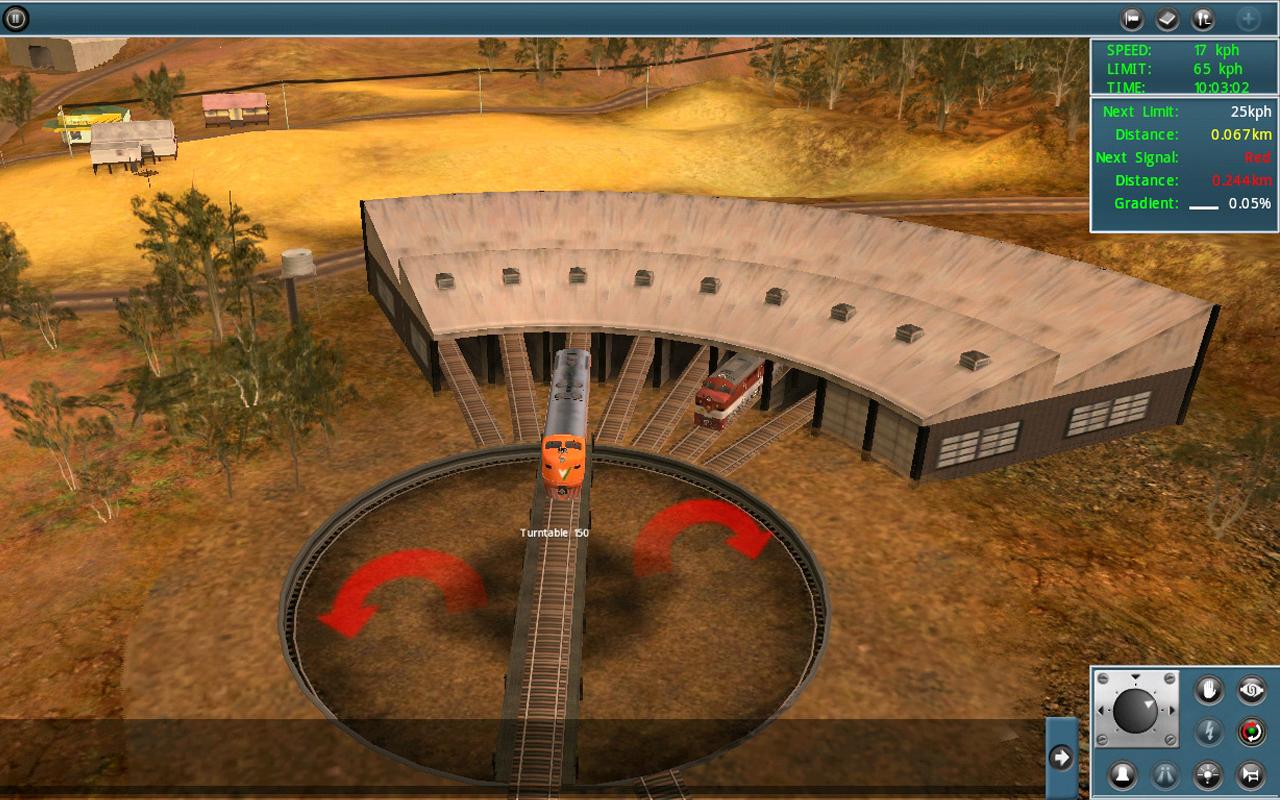The image size is (1280, 800).
Task: Toggle the headlights
Action: [1208, 775]
